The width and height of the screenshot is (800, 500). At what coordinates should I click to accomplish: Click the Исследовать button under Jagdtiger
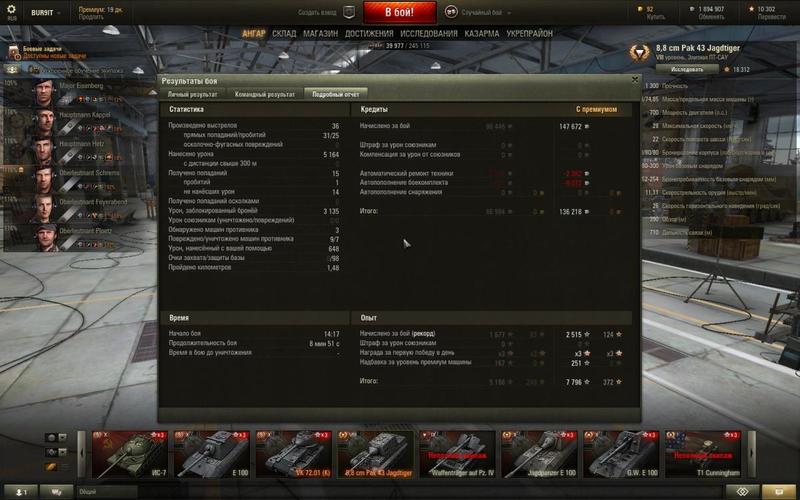687,70
